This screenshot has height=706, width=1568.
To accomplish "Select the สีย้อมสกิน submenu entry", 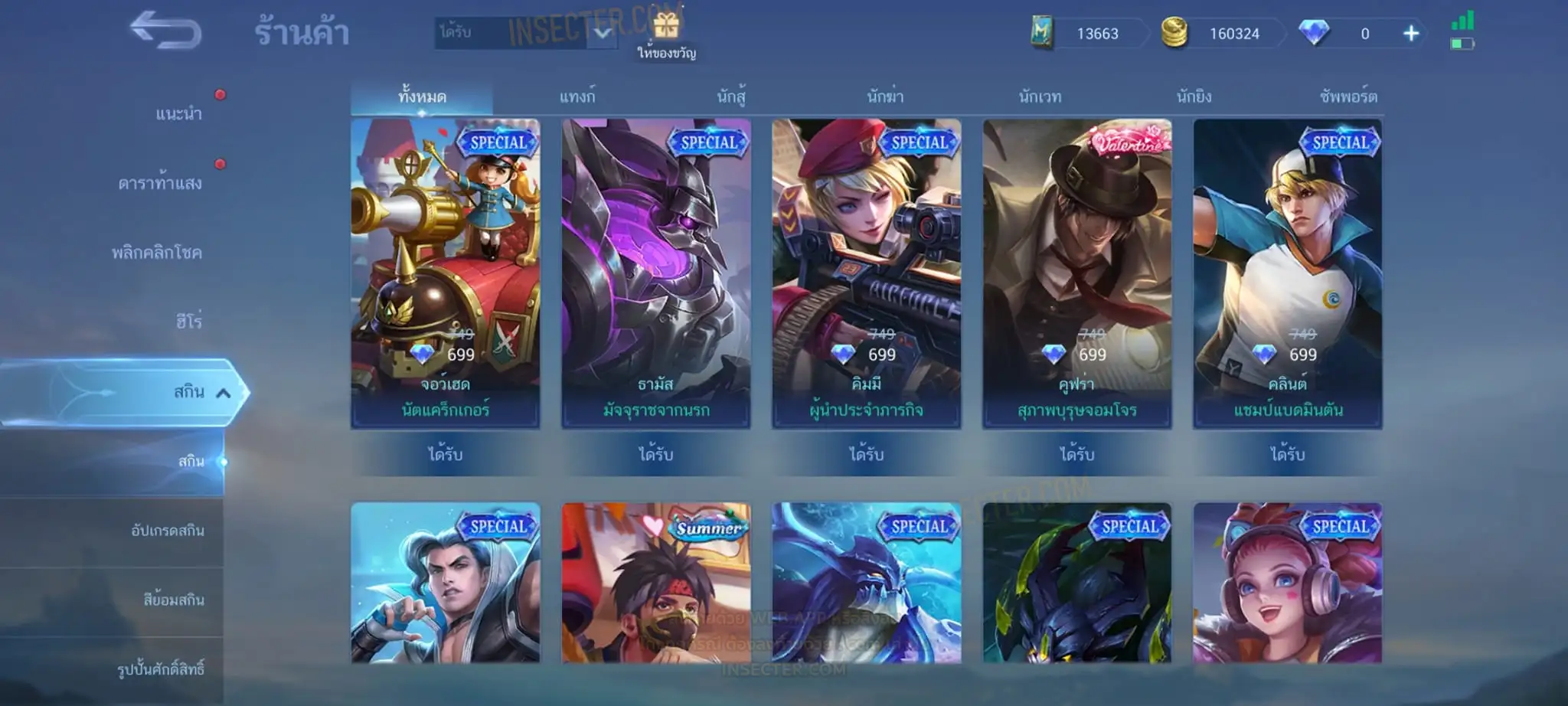I will pos(173,600).
